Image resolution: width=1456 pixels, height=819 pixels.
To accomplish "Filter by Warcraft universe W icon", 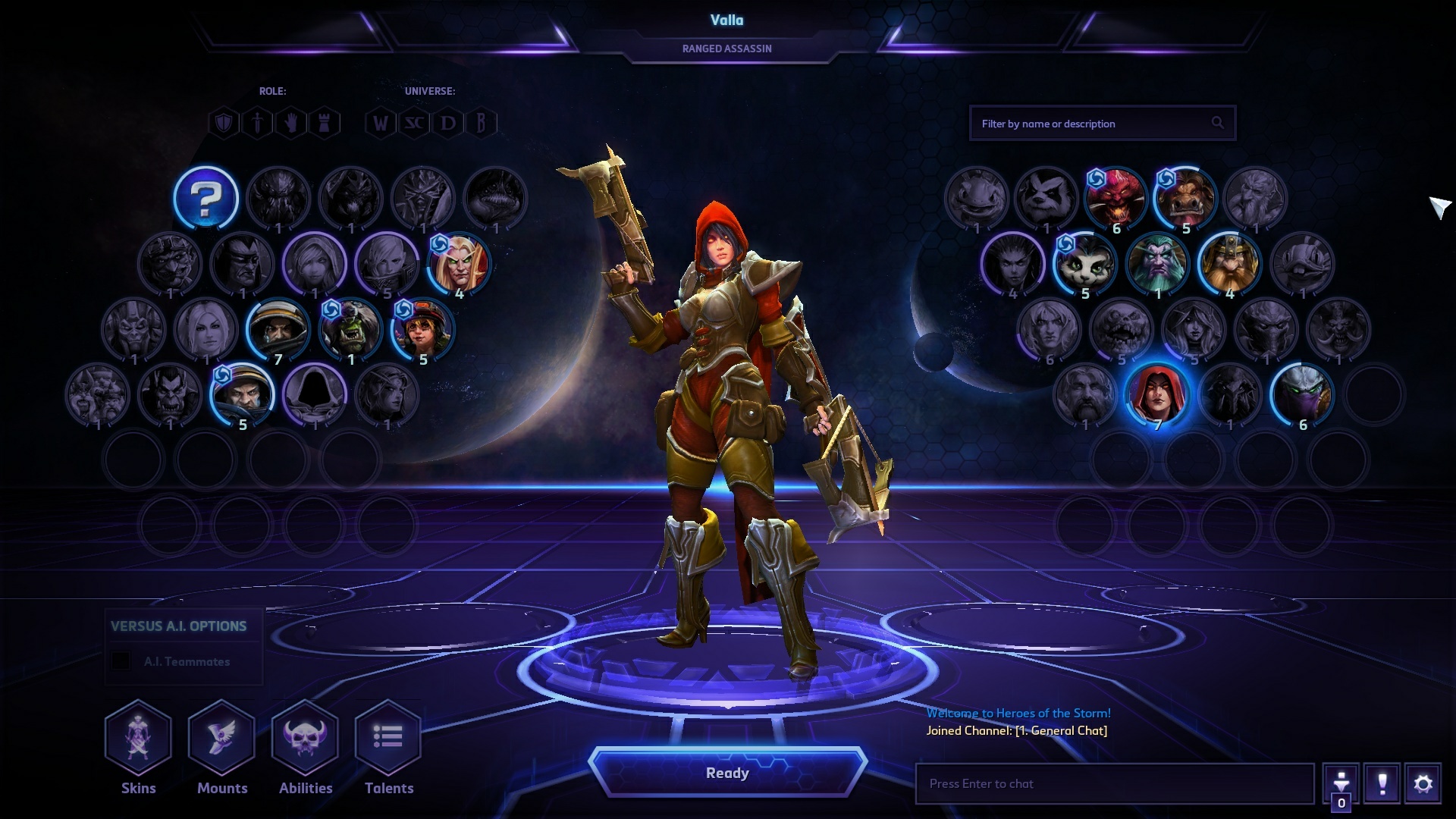I will [x=380, y=123].
